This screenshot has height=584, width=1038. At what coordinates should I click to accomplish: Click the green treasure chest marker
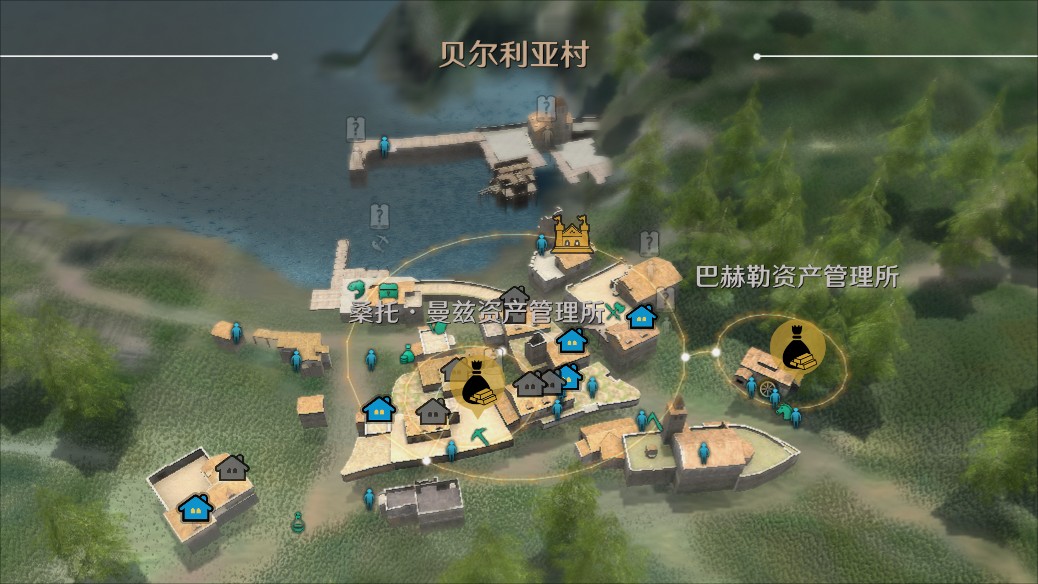click(388, 292)
